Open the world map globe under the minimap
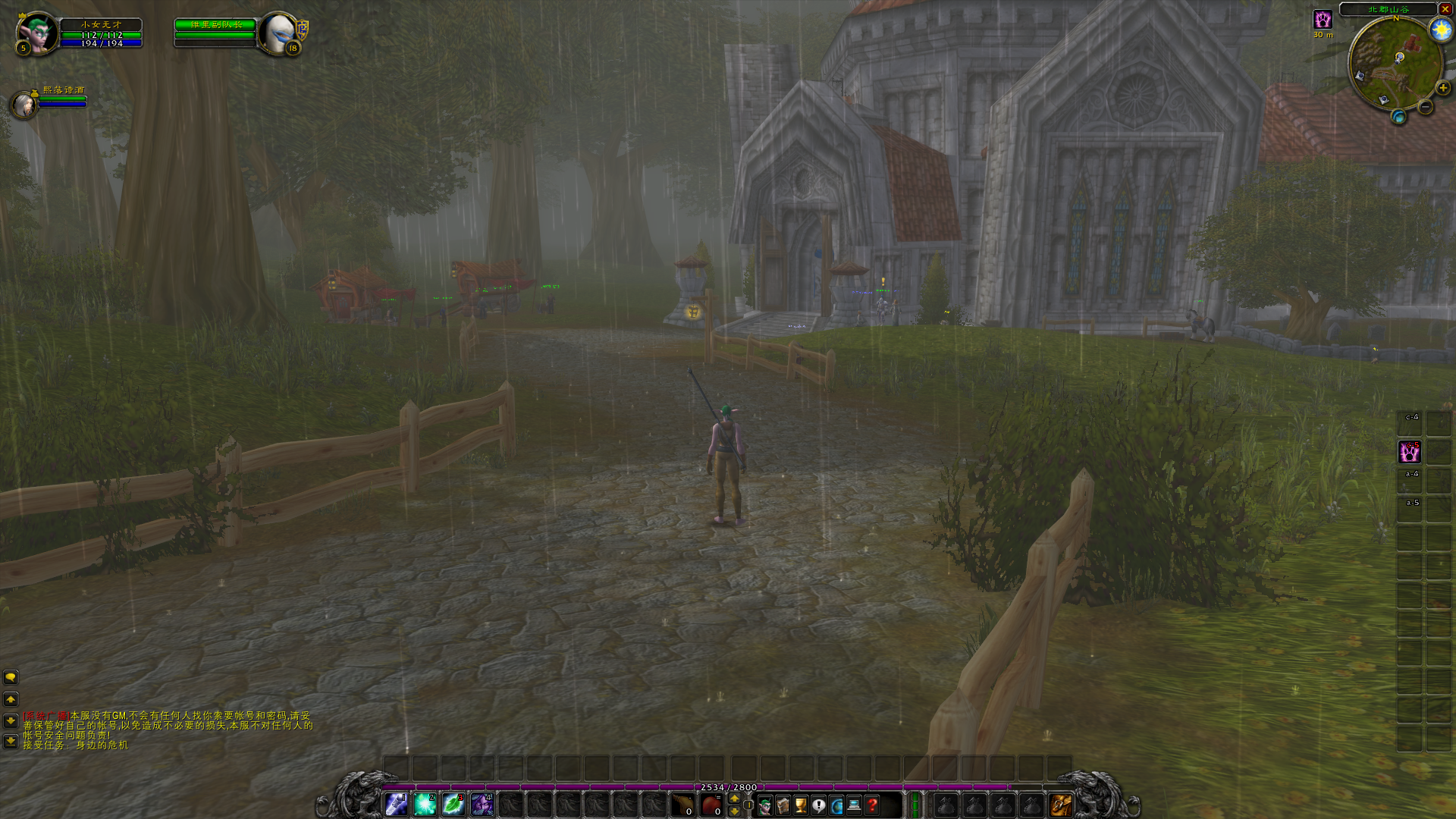 (x=1398, y=117)
